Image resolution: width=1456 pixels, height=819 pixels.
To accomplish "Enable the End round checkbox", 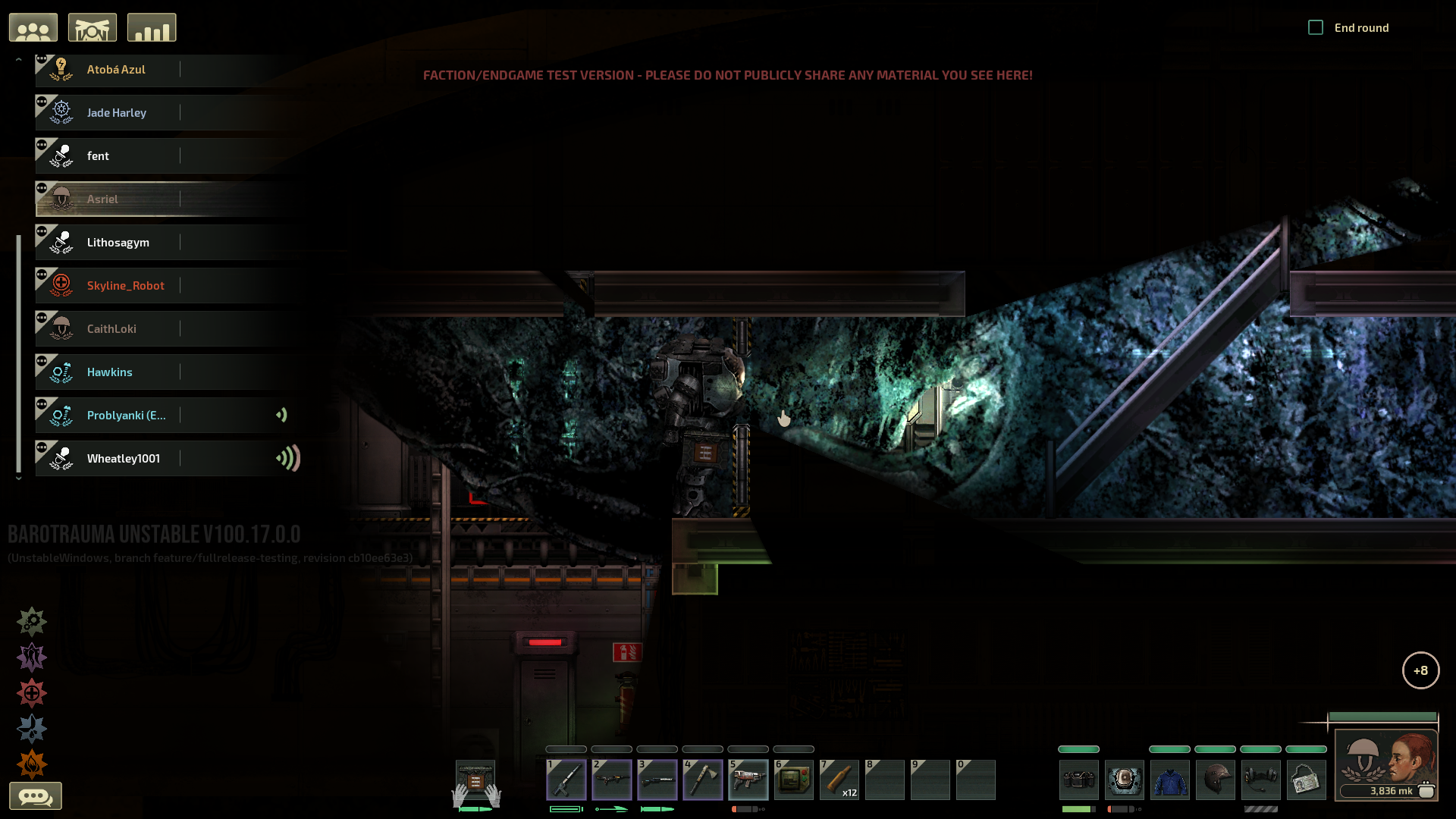I will pyautogui.click(x=1316, y=27).
